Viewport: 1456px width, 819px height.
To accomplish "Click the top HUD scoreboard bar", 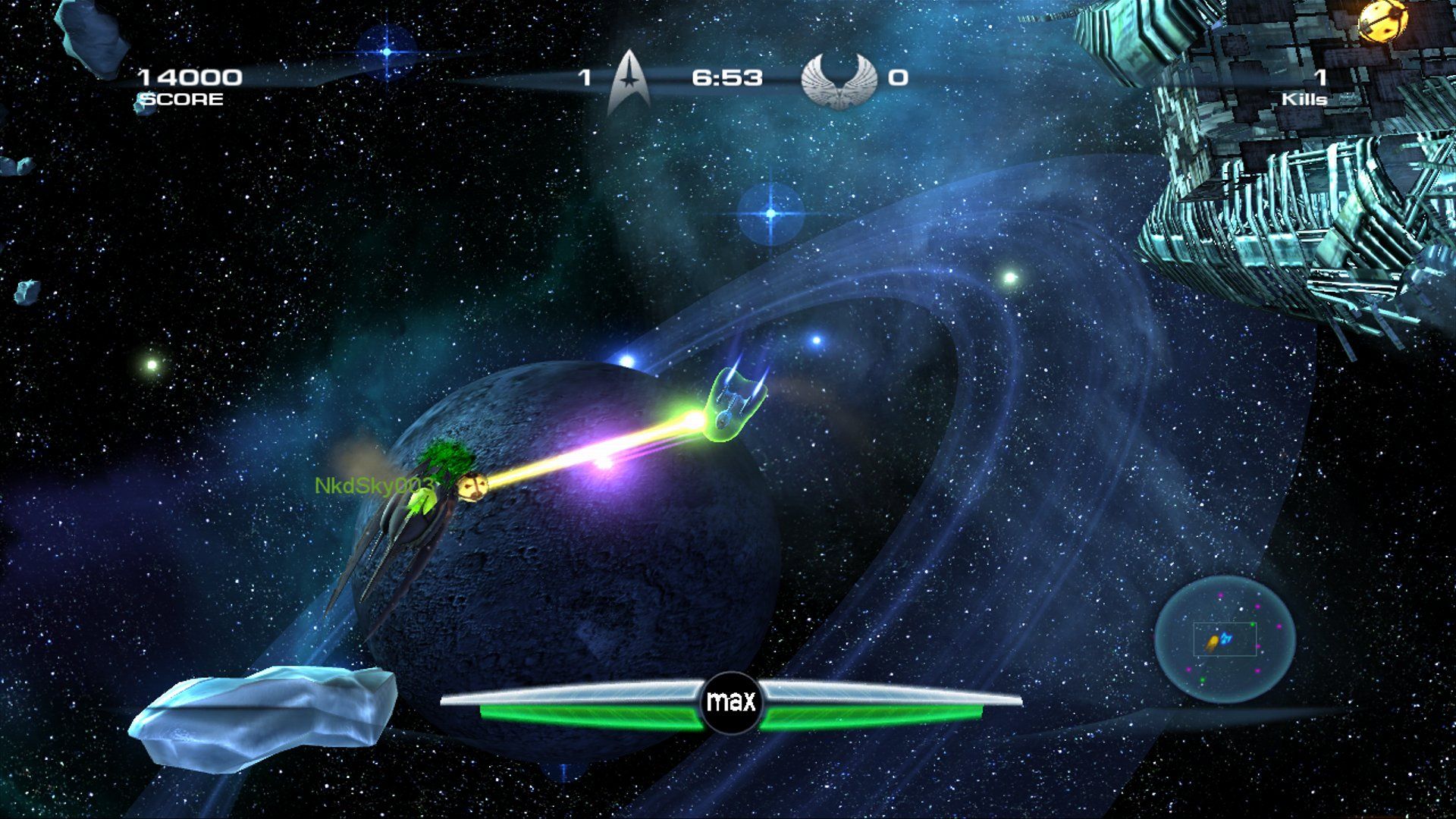I will coord(728,80).
